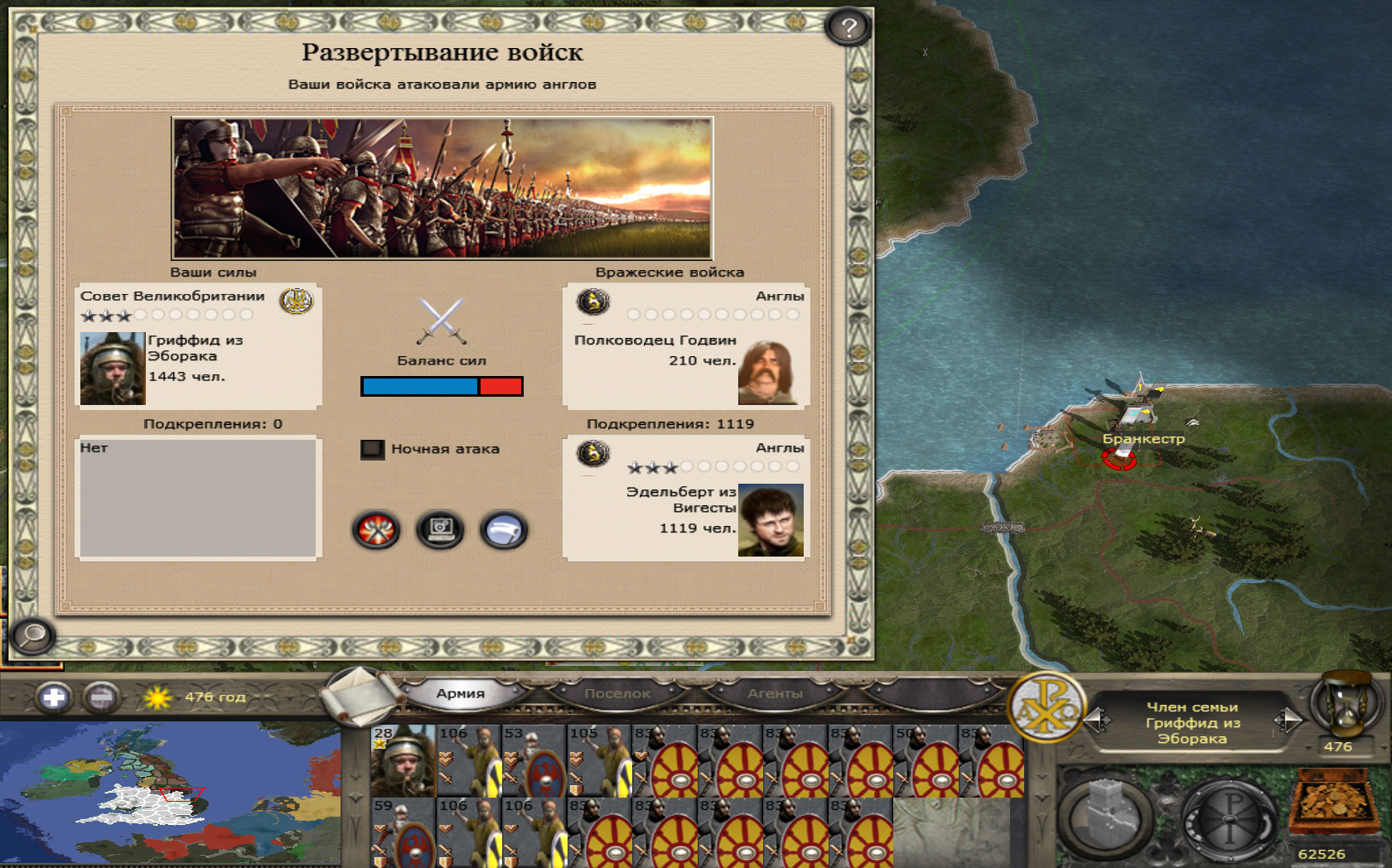Start battle with crossed swords button
The height and width of the screenshot is (868, 1392).
click(377, 530)
